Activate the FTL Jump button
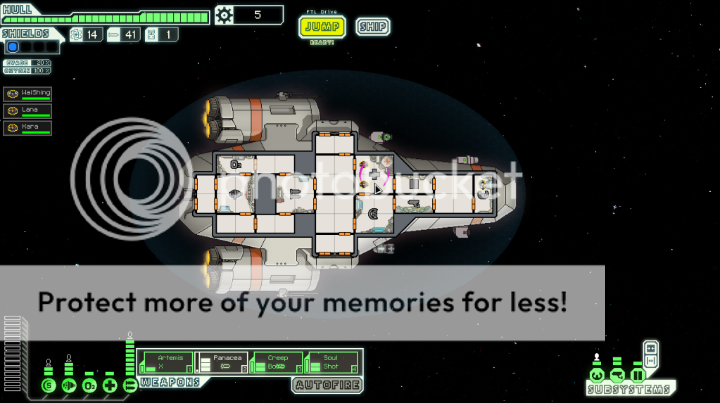720x403 pixels. pyautogui.click(x=321, y=27)
